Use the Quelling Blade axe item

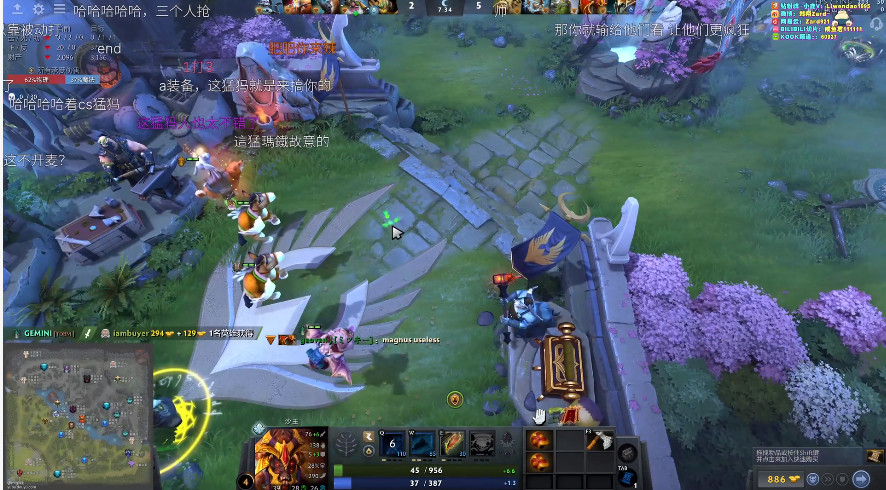(599, 441)
